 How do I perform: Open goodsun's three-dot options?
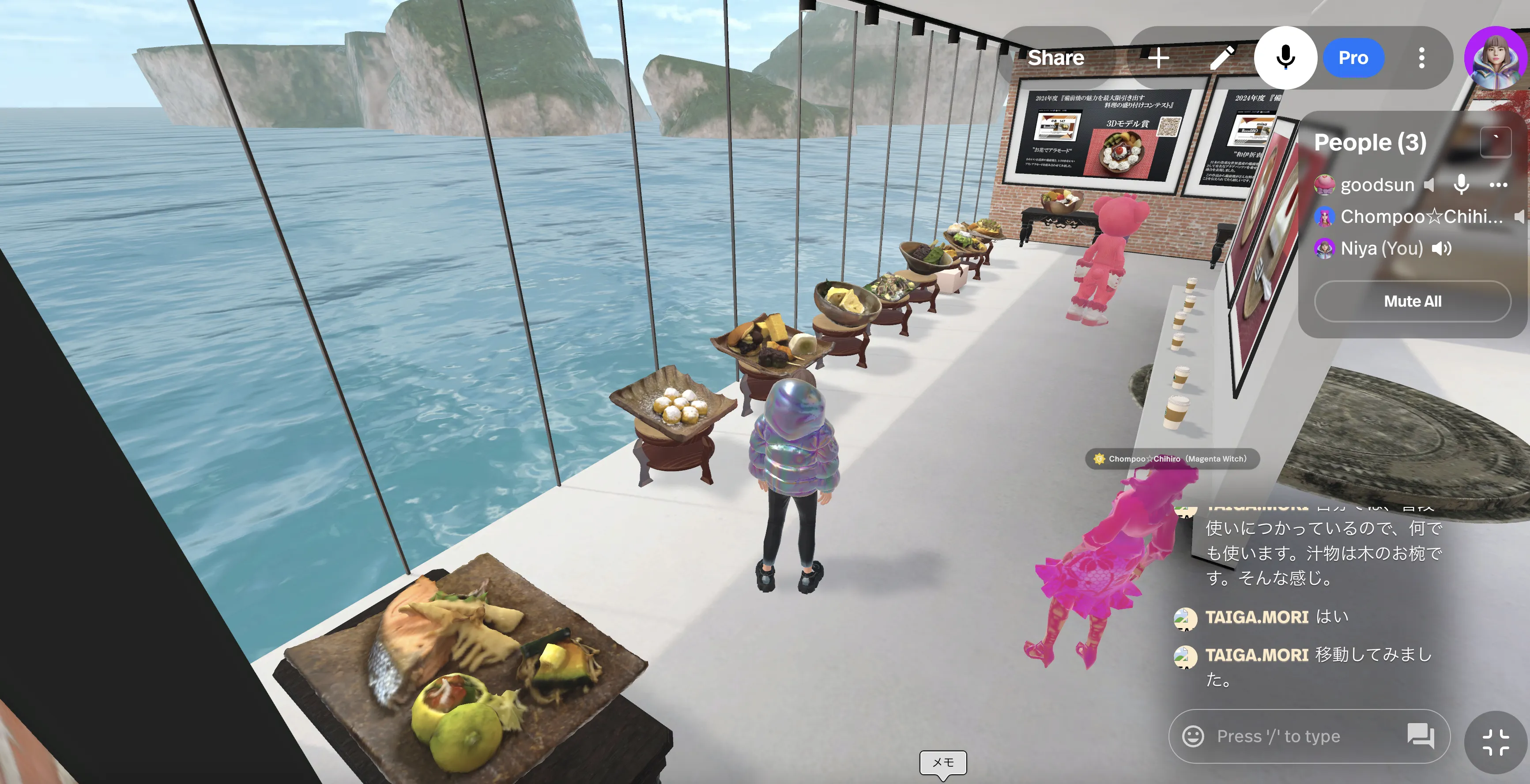1499,184
